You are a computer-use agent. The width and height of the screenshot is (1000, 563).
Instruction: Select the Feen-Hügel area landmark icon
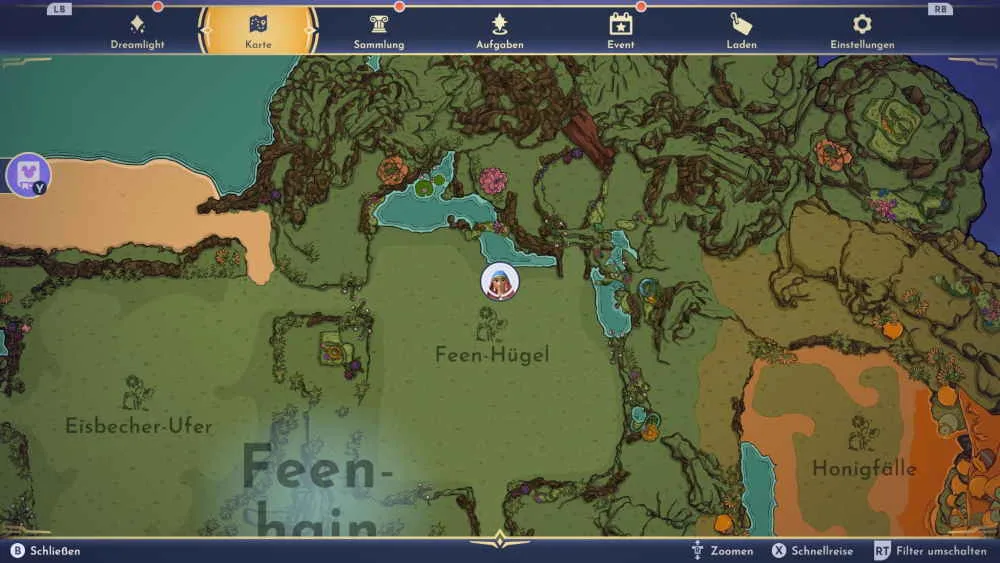coord(491,324)
